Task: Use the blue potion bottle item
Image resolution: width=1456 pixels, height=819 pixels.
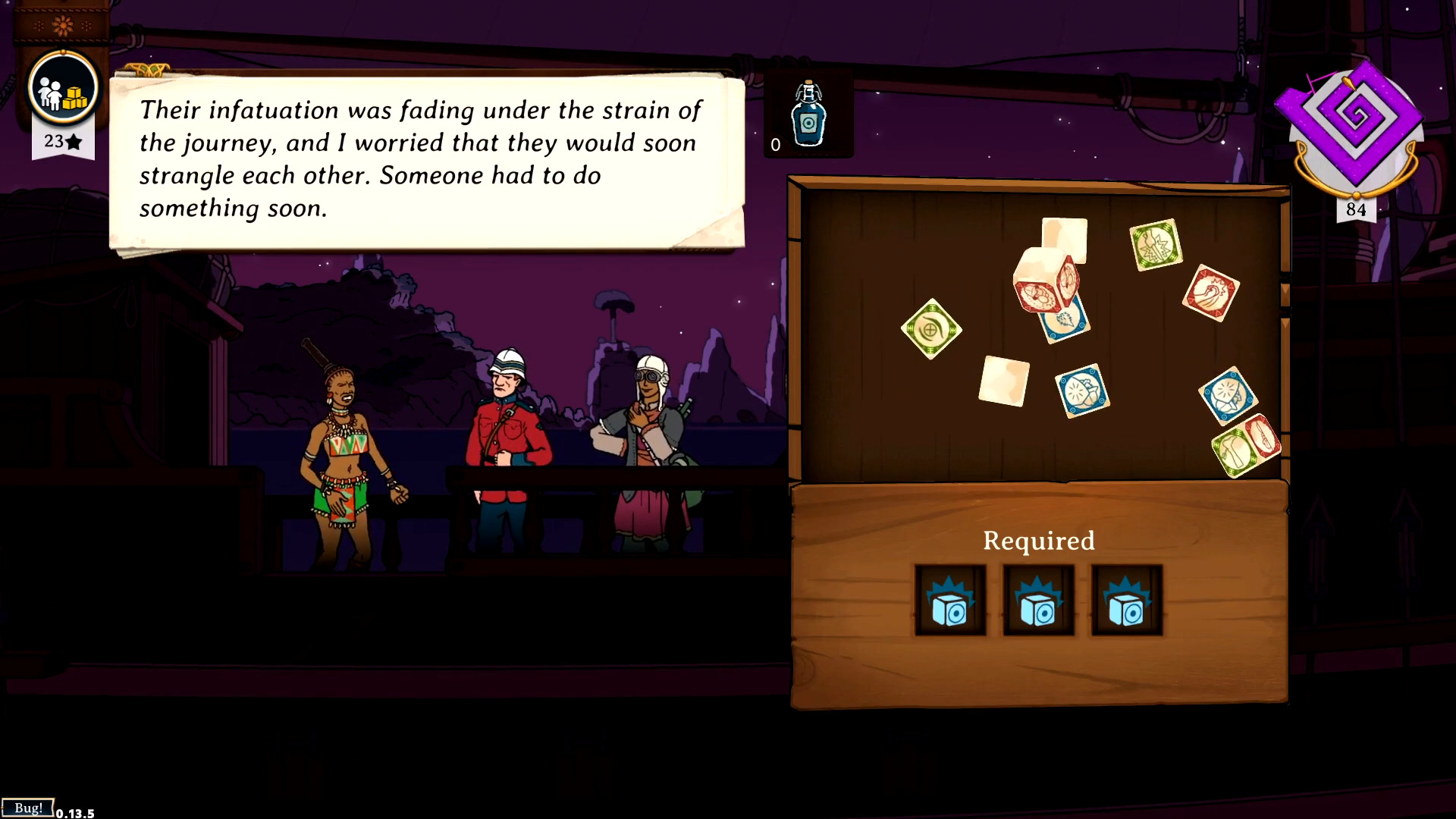Action: click(808, 116)
